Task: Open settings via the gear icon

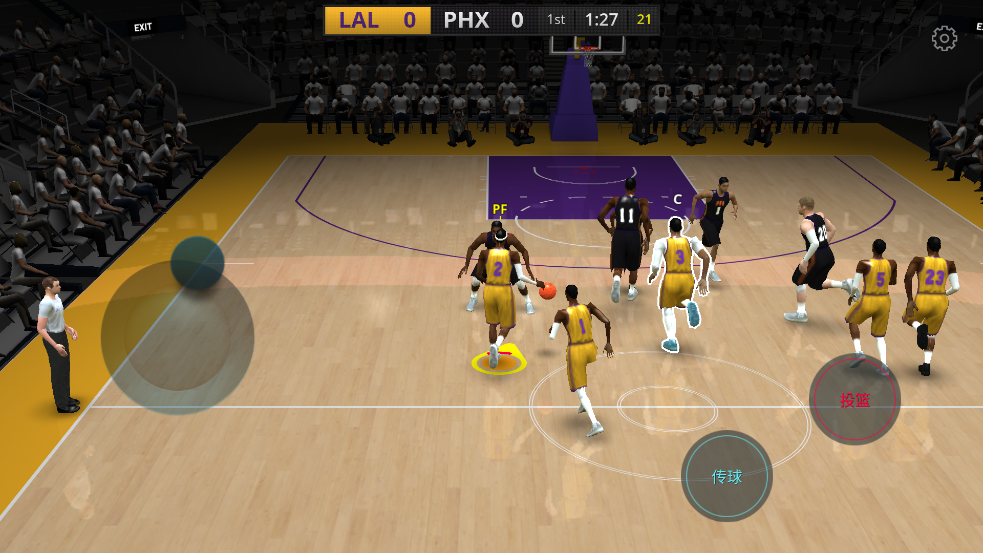Action: [x=944, y=39]
